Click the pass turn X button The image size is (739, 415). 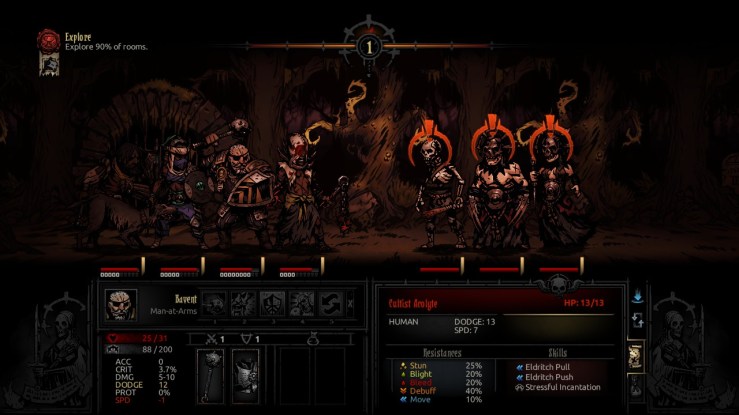350,304
